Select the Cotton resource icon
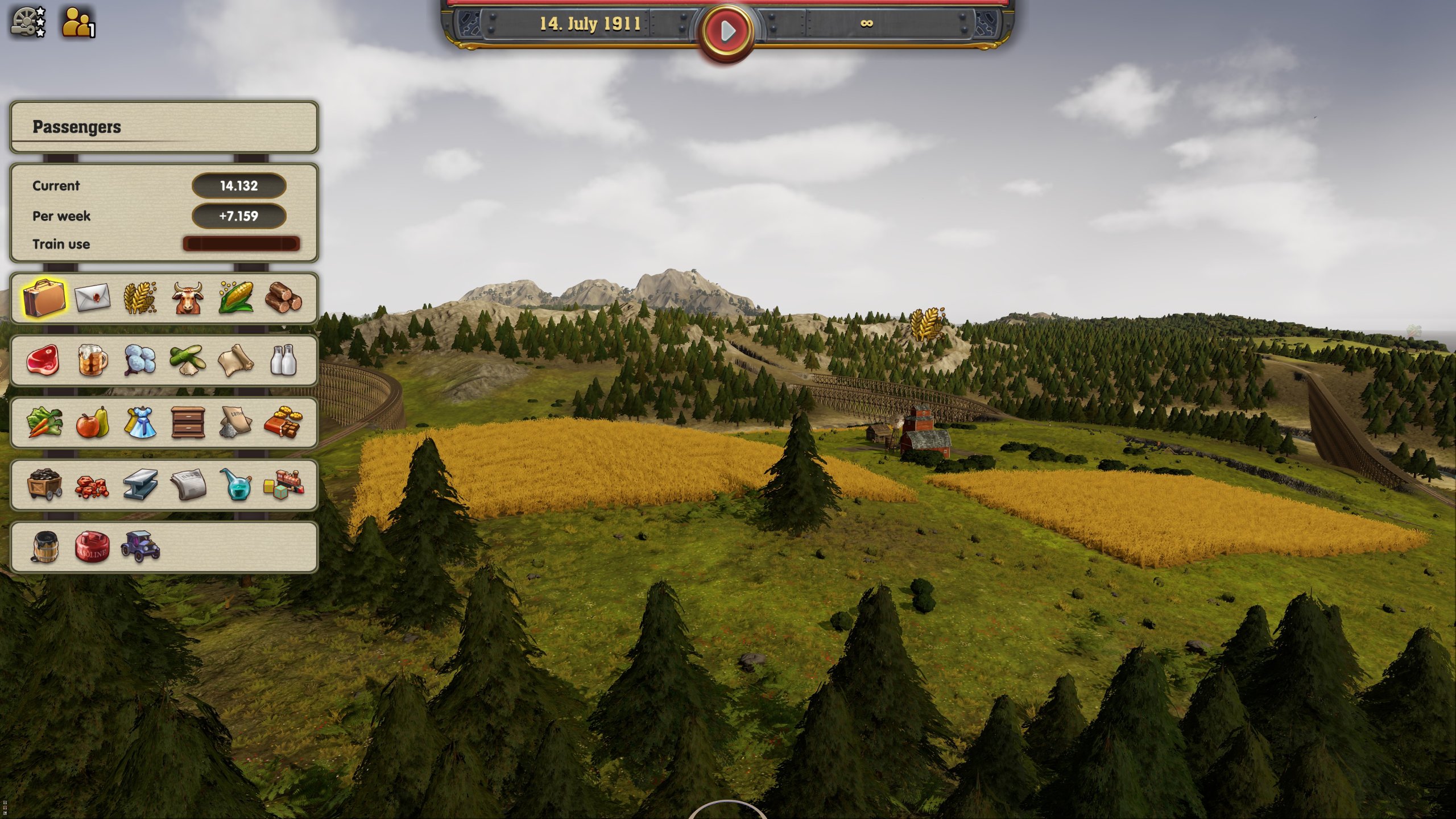 (x=140, y=361)
